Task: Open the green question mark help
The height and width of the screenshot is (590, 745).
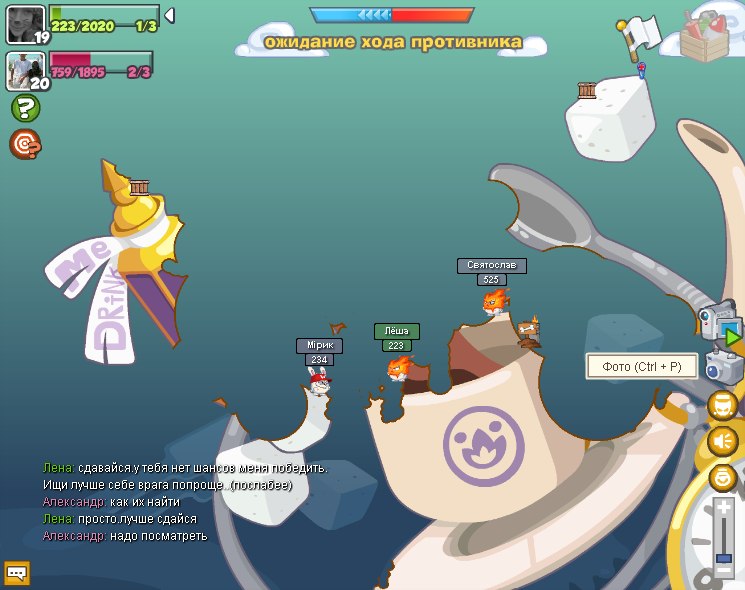Action: 25,108
